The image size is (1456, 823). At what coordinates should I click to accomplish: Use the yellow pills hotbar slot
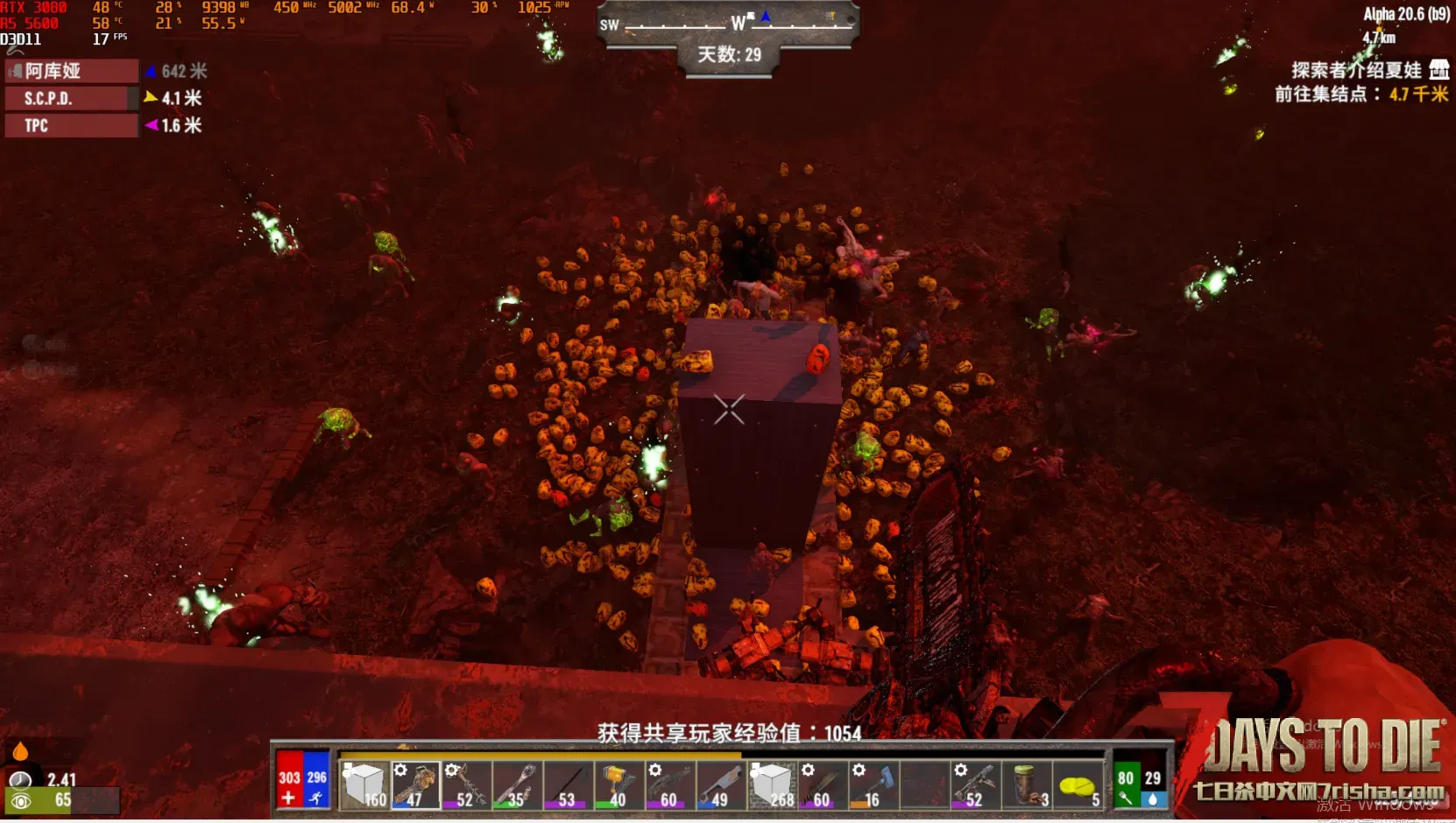coord(1078,784)
